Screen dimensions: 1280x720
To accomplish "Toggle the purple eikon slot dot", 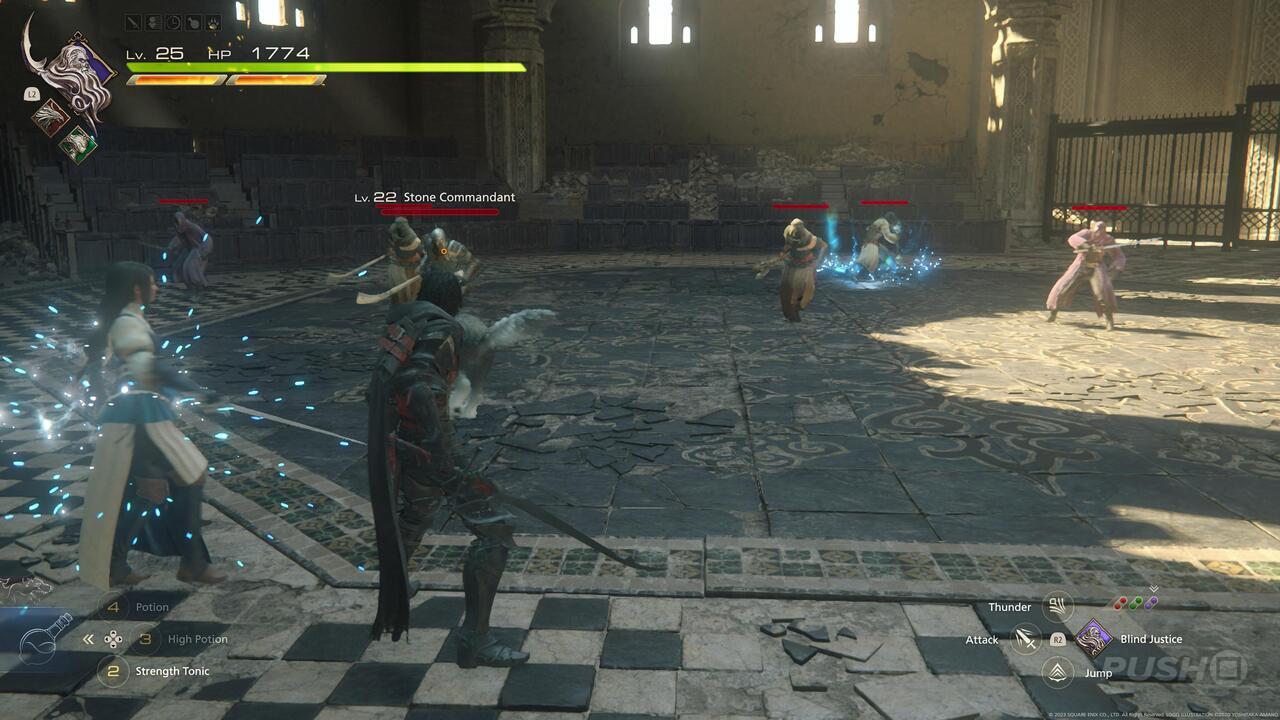I will point(1152,603).
